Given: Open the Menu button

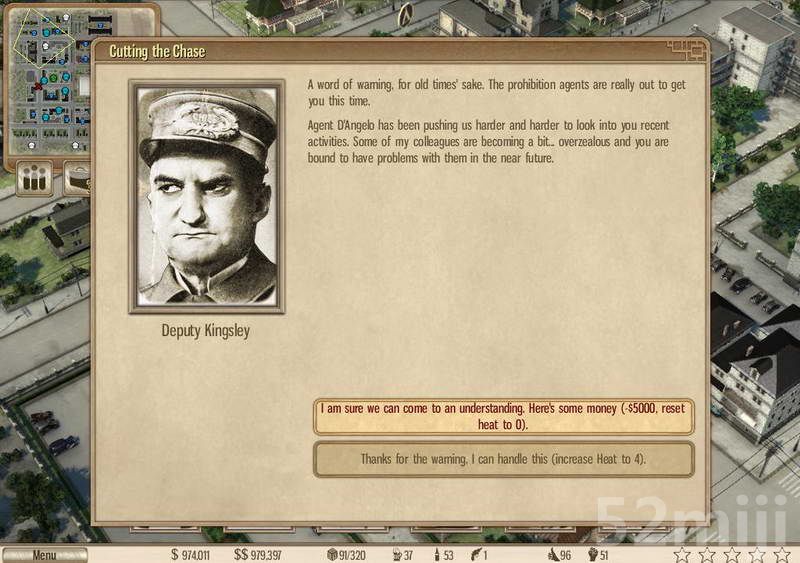Looking at the screenshot, I should [44, 555].
